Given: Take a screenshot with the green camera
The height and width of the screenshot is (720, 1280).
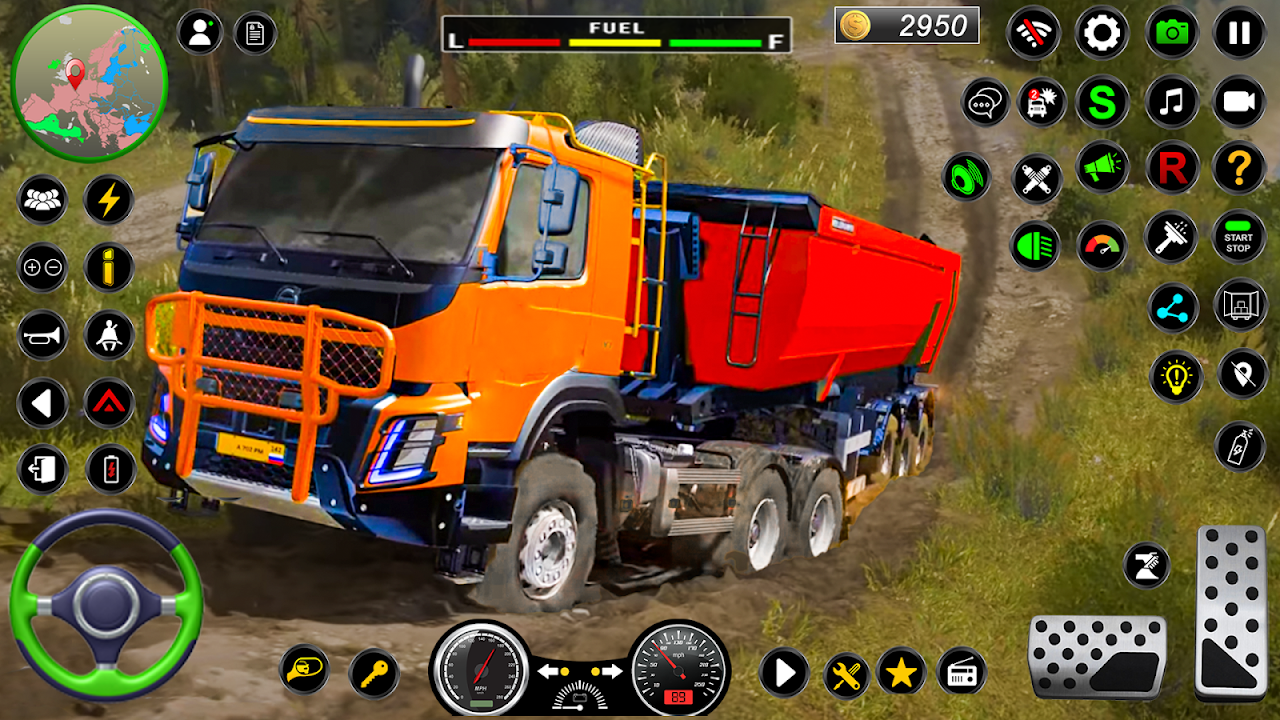Looking at the screenshot, I should click(1171, 33).
